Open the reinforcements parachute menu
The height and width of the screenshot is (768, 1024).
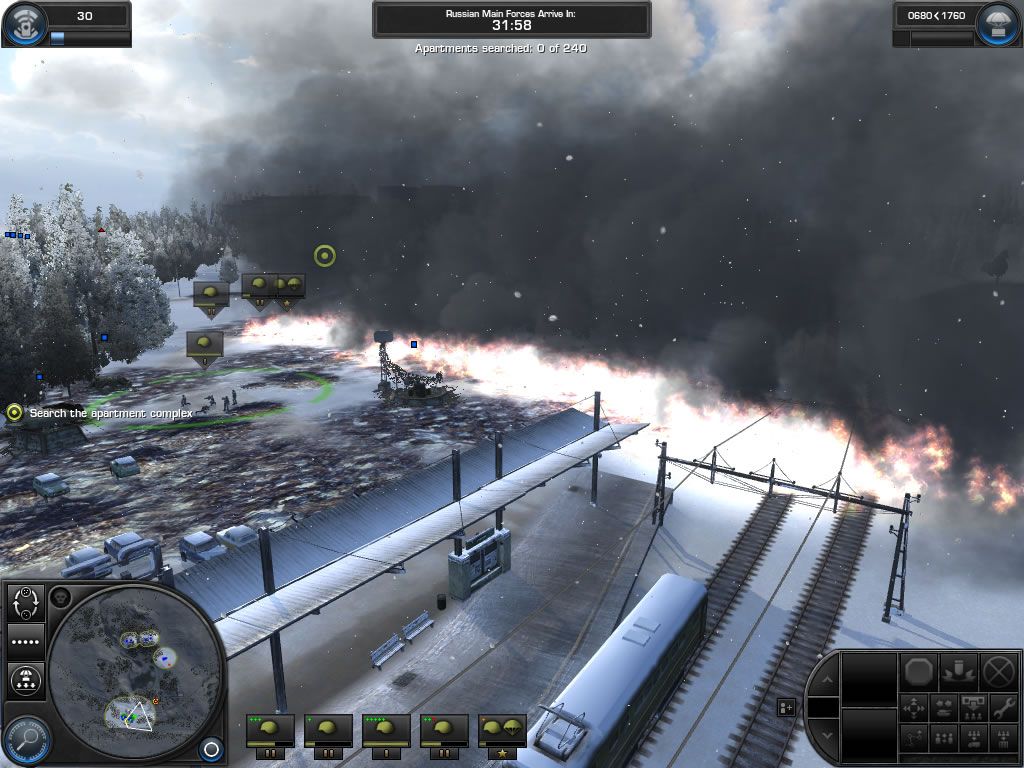[x=998, y=24]
